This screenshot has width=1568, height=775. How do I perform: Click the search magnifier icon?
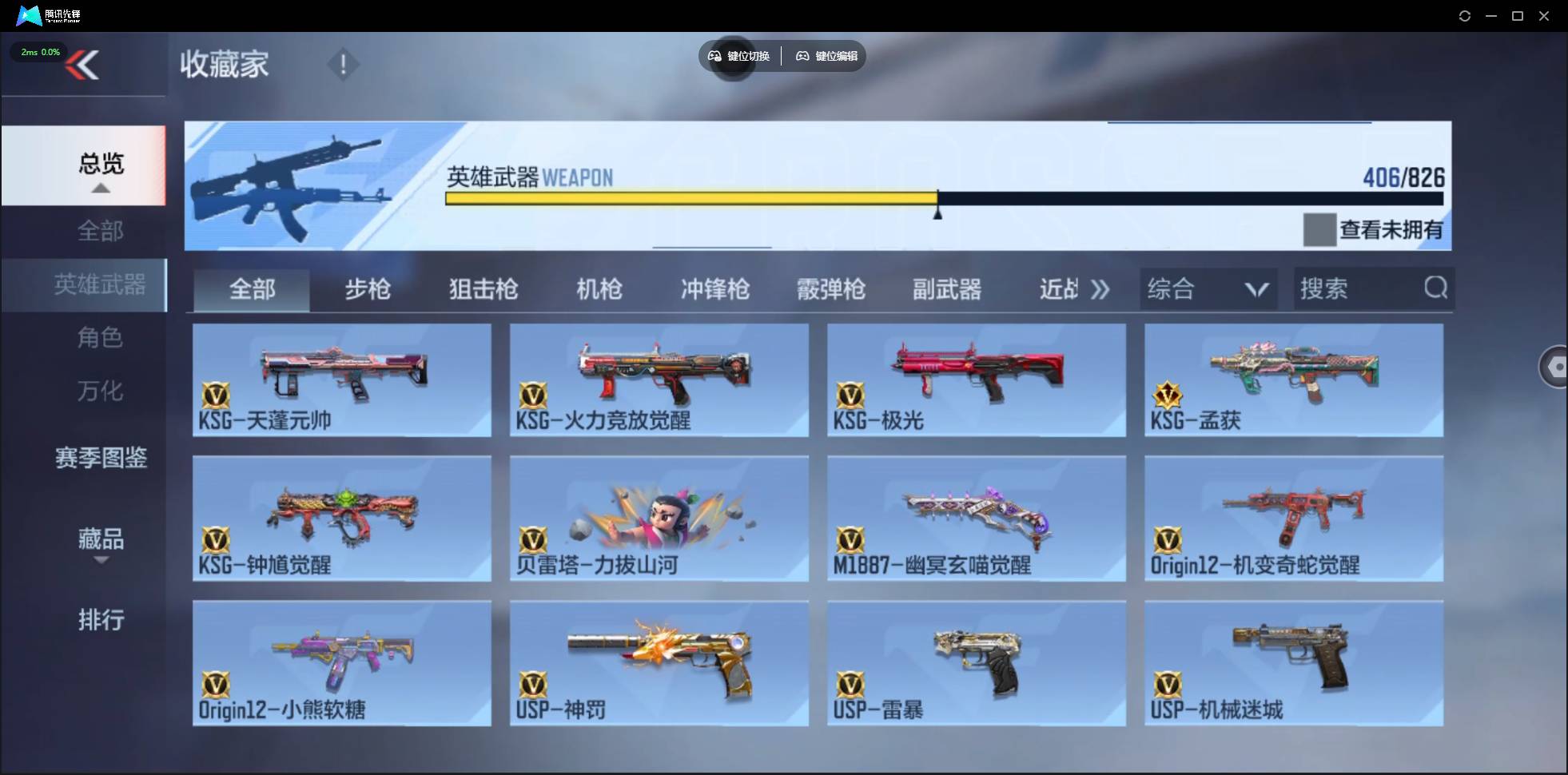pyautogui.click(x=1436, y=288)
